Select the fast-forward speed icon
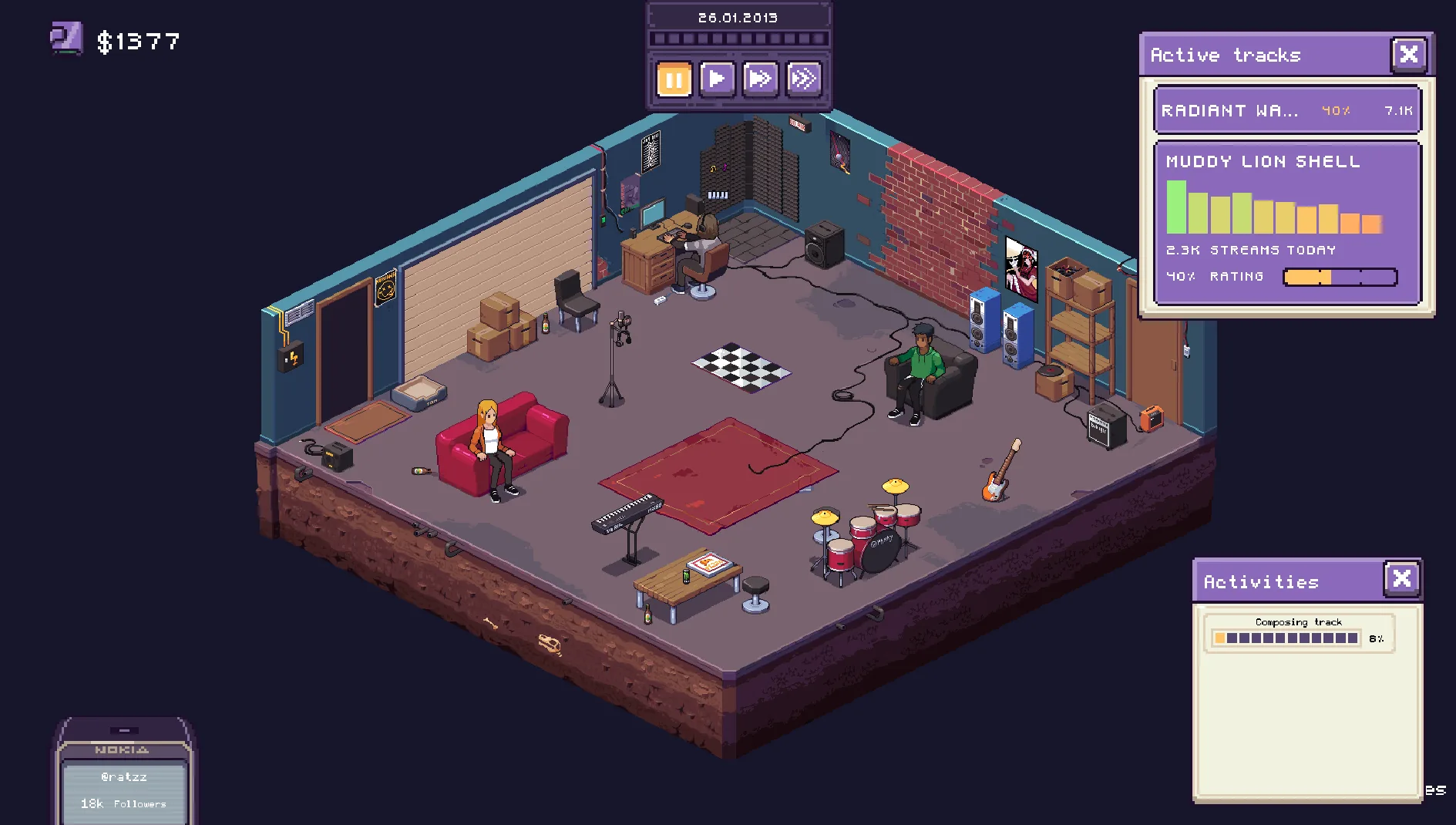The width and height of the screenshot is (1456, 825). pos(761,78)
